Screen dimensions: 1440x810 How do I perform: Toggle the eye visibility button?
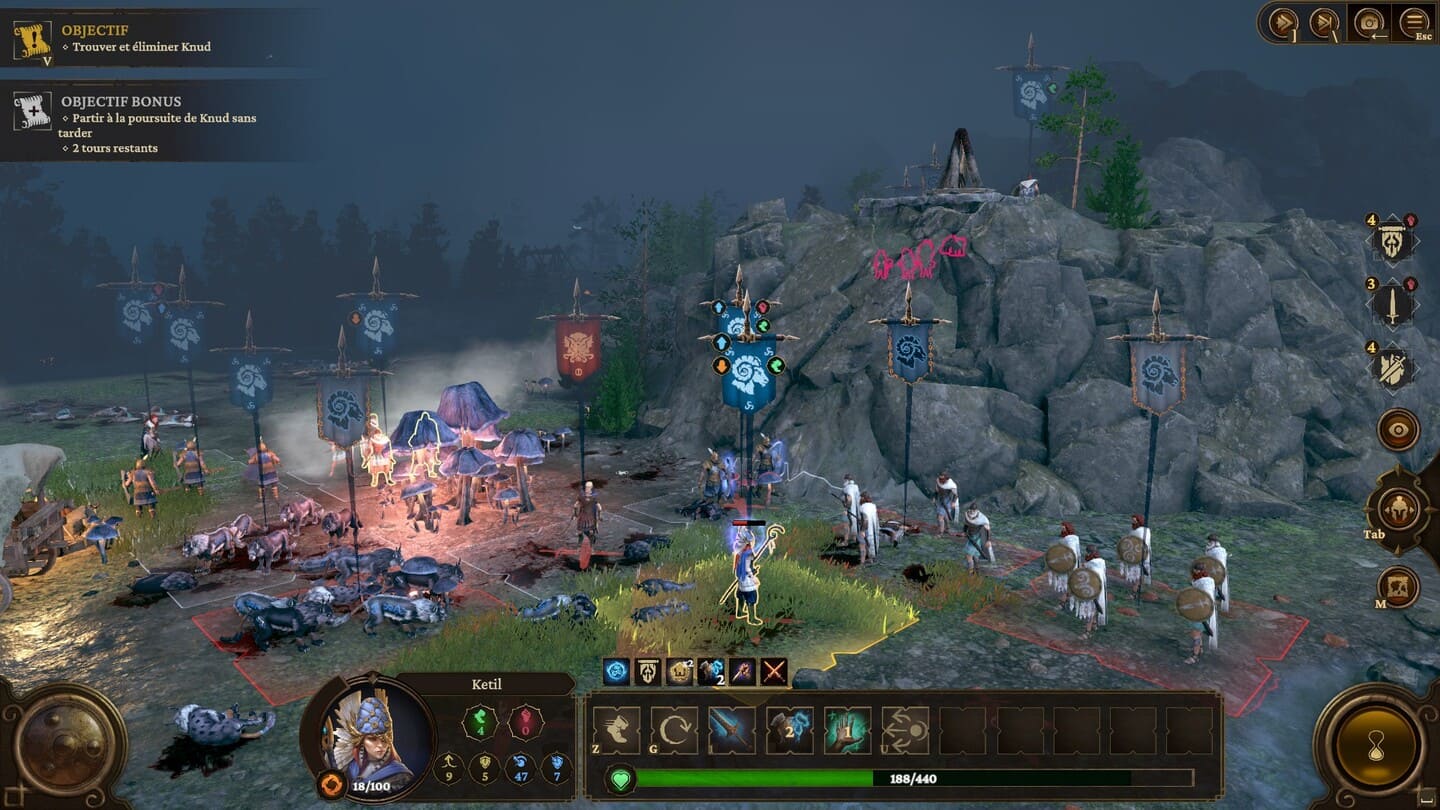coord(1398,430)
